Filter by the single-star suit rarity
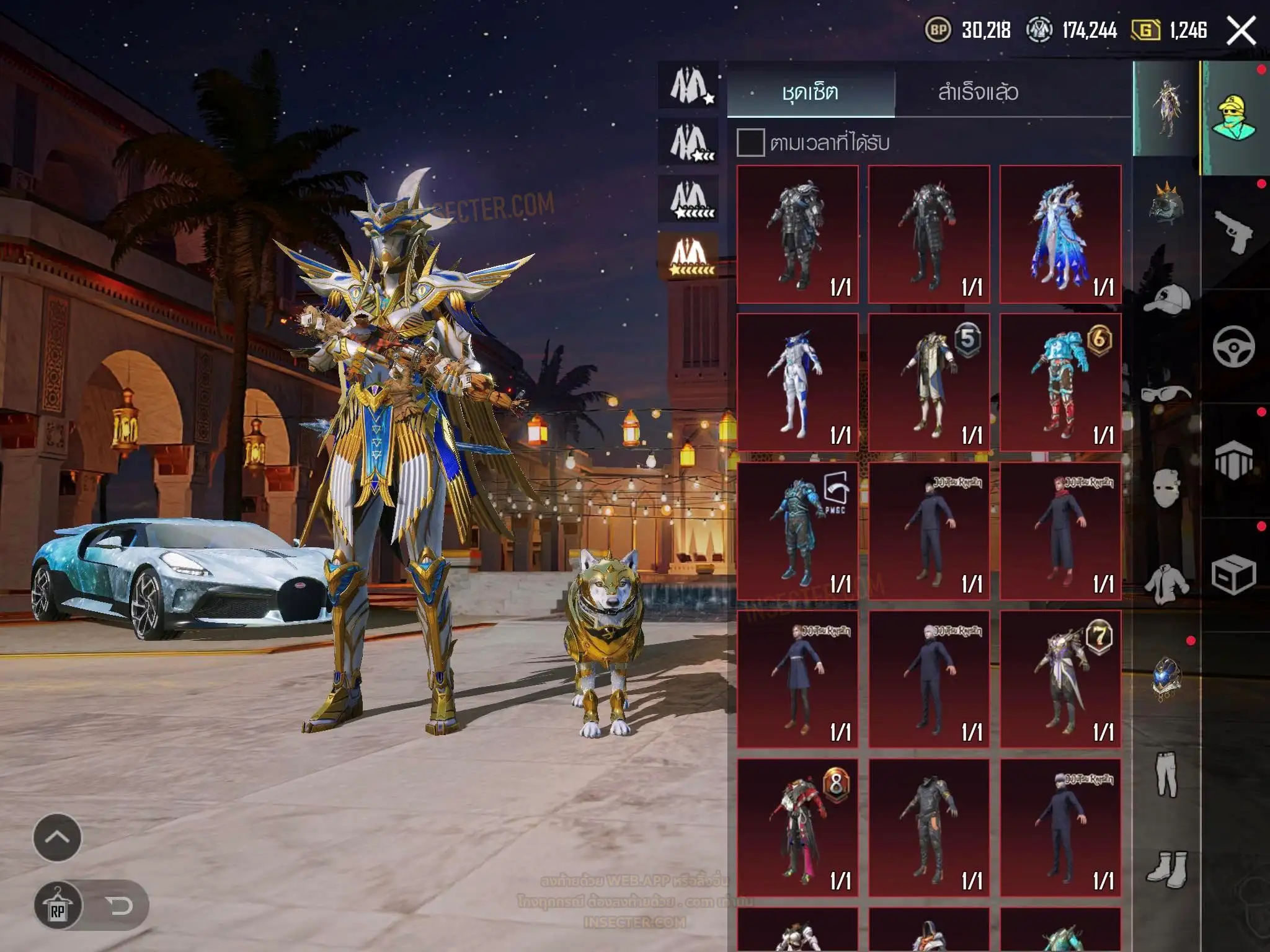The width and height of the screenshot is (1270, 952). 690,86
